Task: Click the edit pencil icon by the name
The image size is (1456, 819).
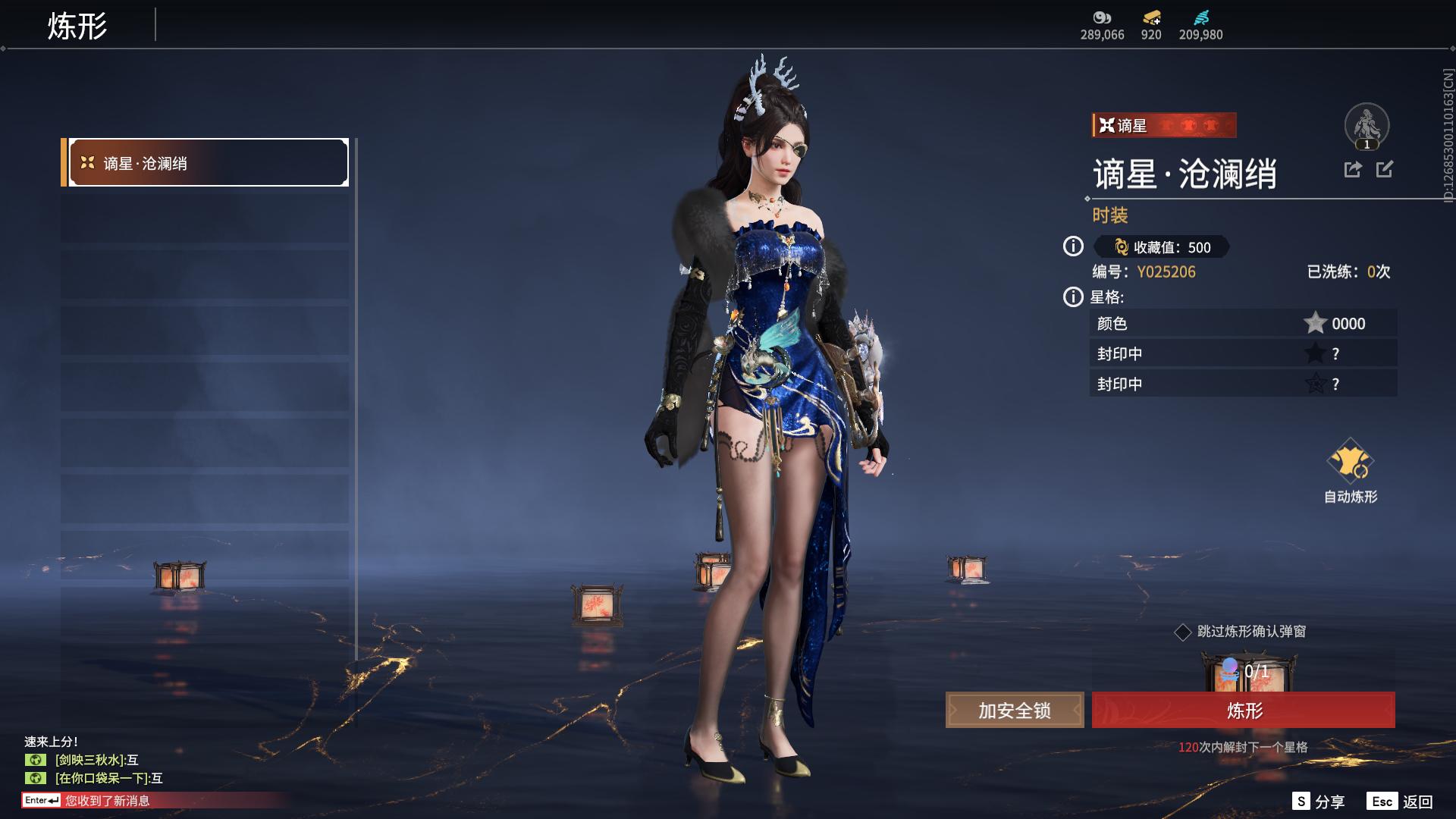Action: click(x=1385, y=170)
